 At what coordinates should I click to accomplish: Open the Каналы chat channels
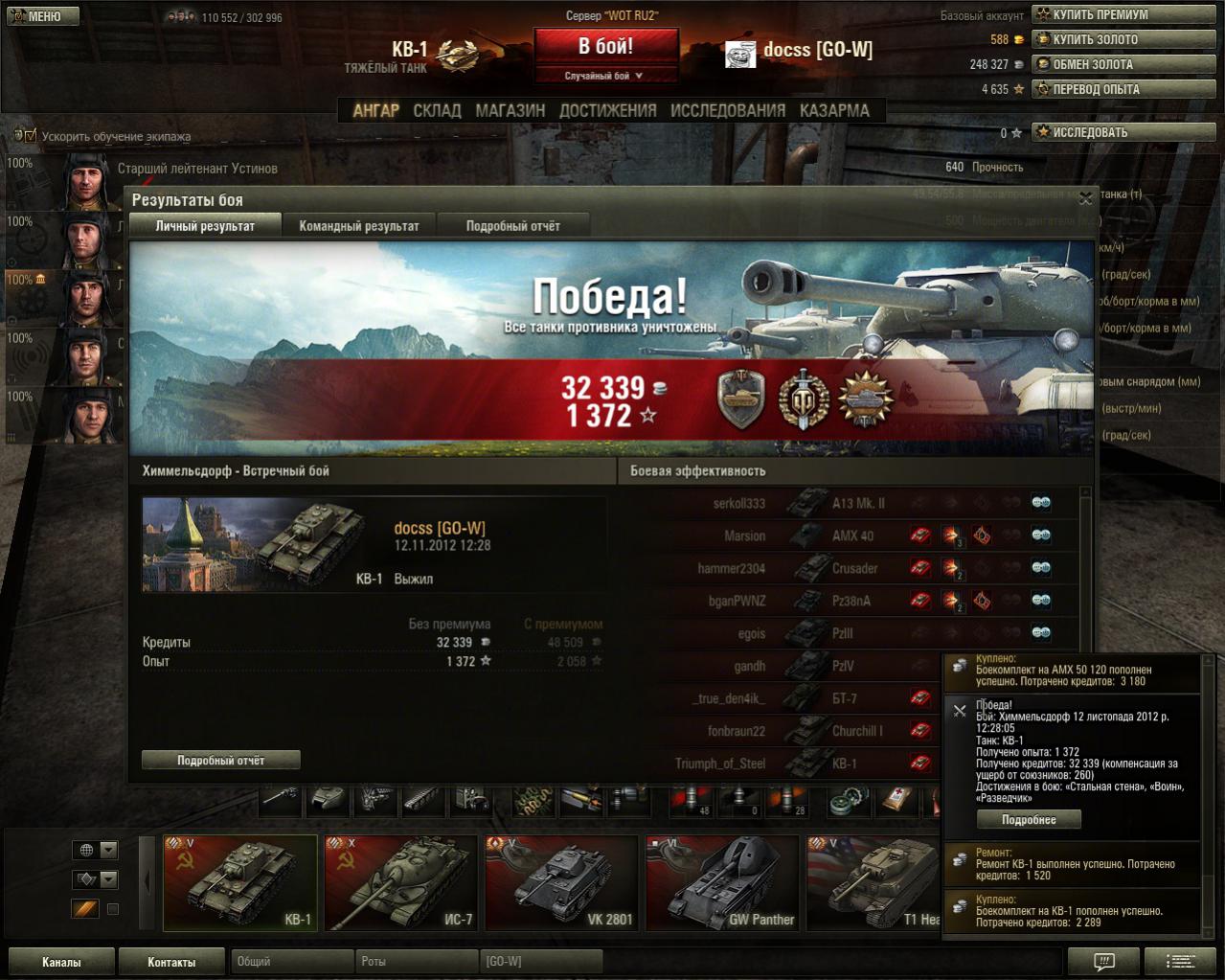(61, 962)
